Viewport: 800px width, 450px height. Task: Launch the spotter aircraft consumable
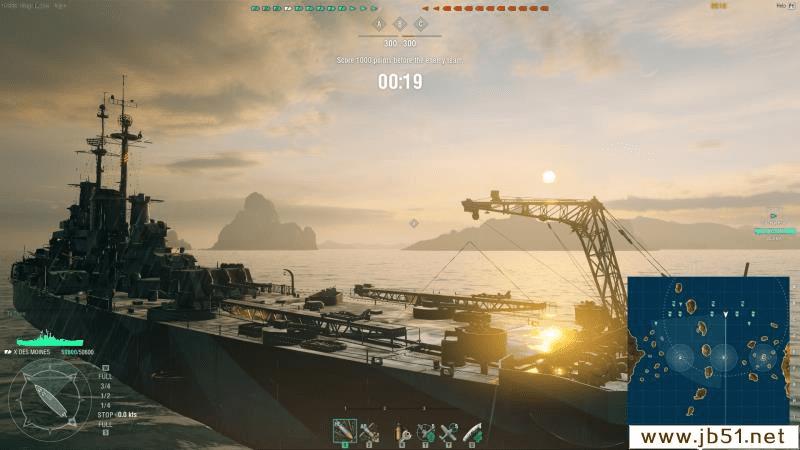point(448,432)
